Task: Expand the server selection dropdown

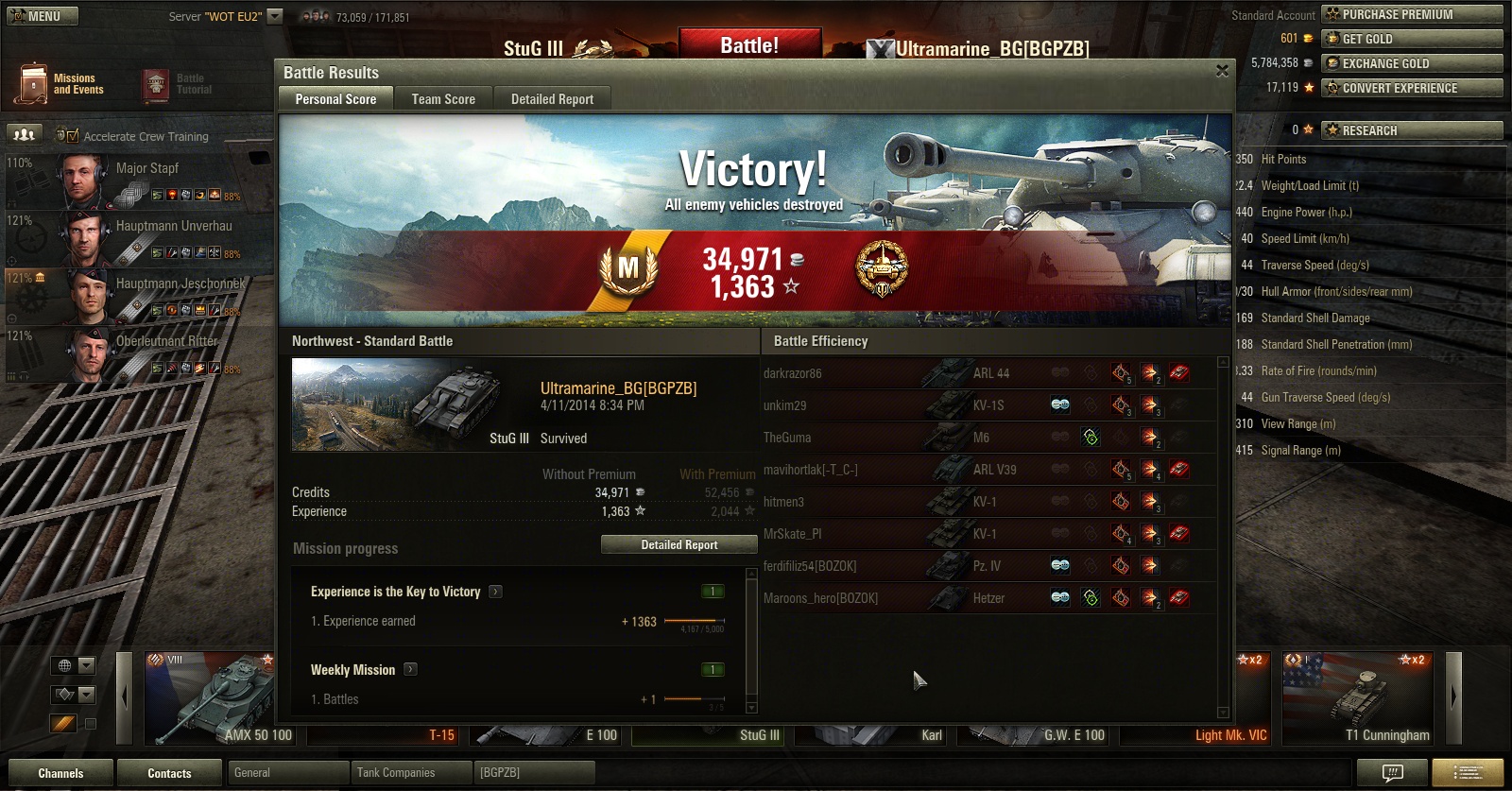Action: (275, 16)
